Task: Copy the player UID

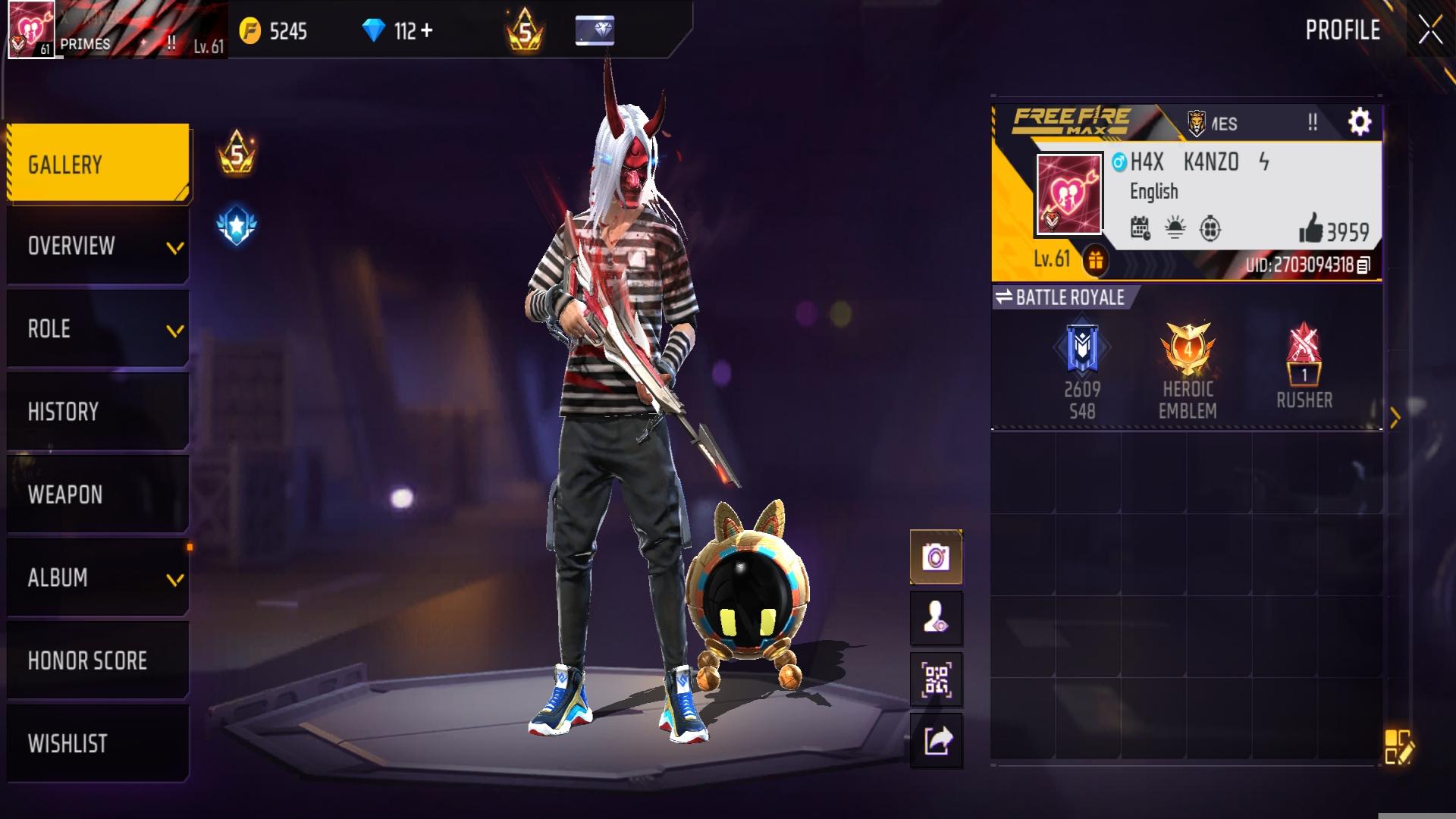Action: 1363,265
